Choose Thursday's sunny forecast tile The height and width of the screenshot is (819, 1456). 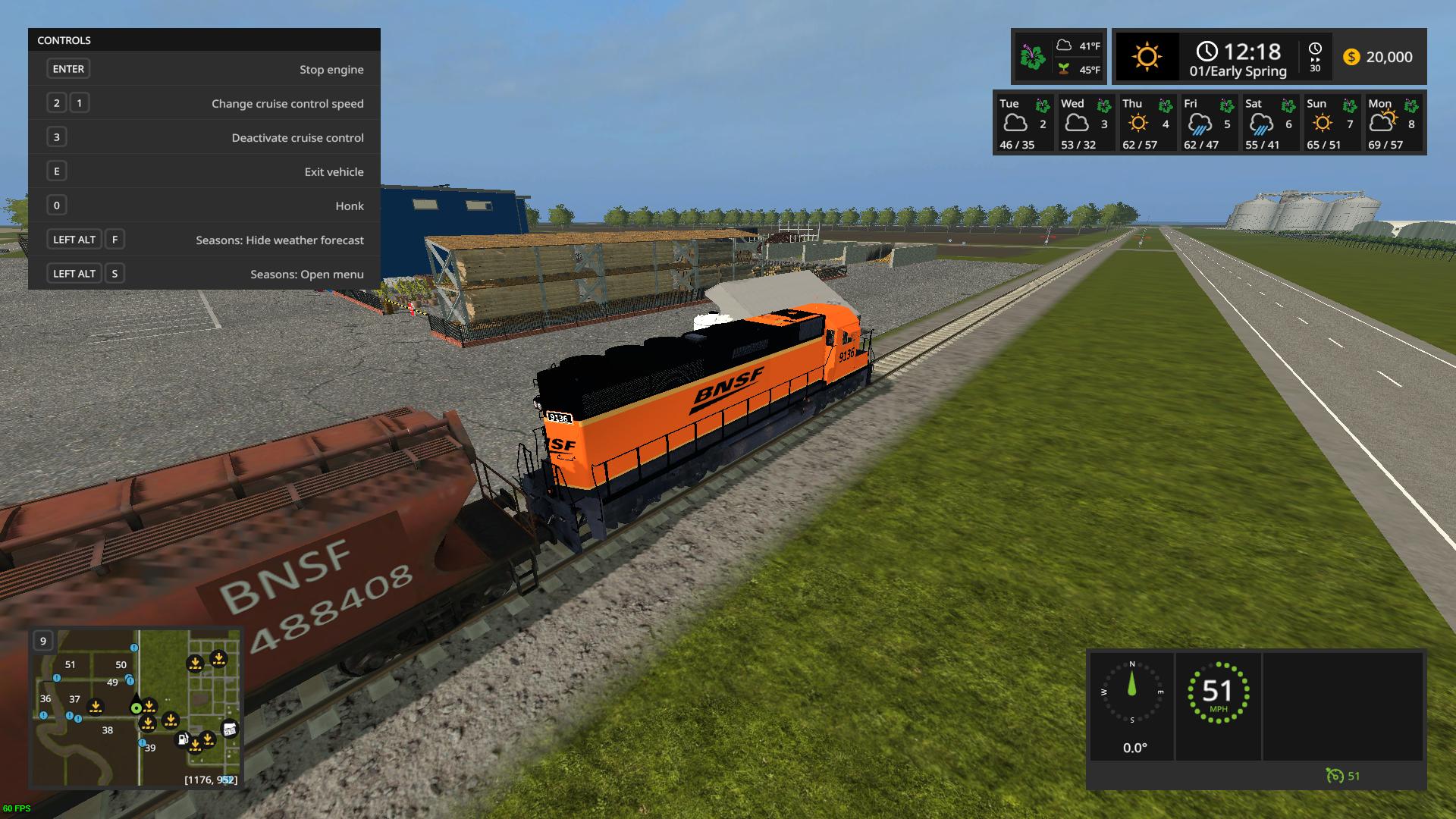[x=1146, y=124]
